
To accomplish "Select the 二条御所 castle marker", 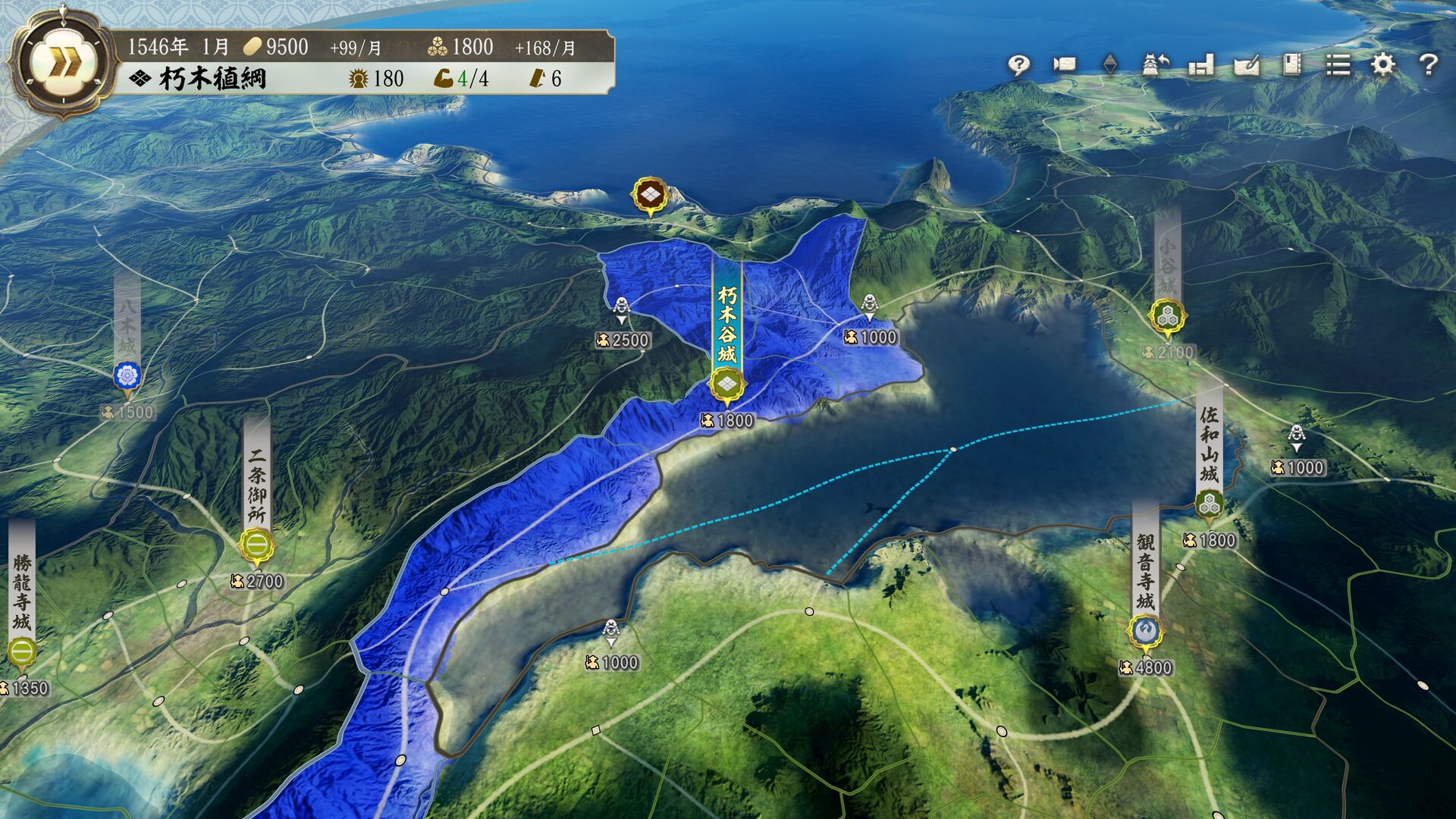I will click(257, 544).
